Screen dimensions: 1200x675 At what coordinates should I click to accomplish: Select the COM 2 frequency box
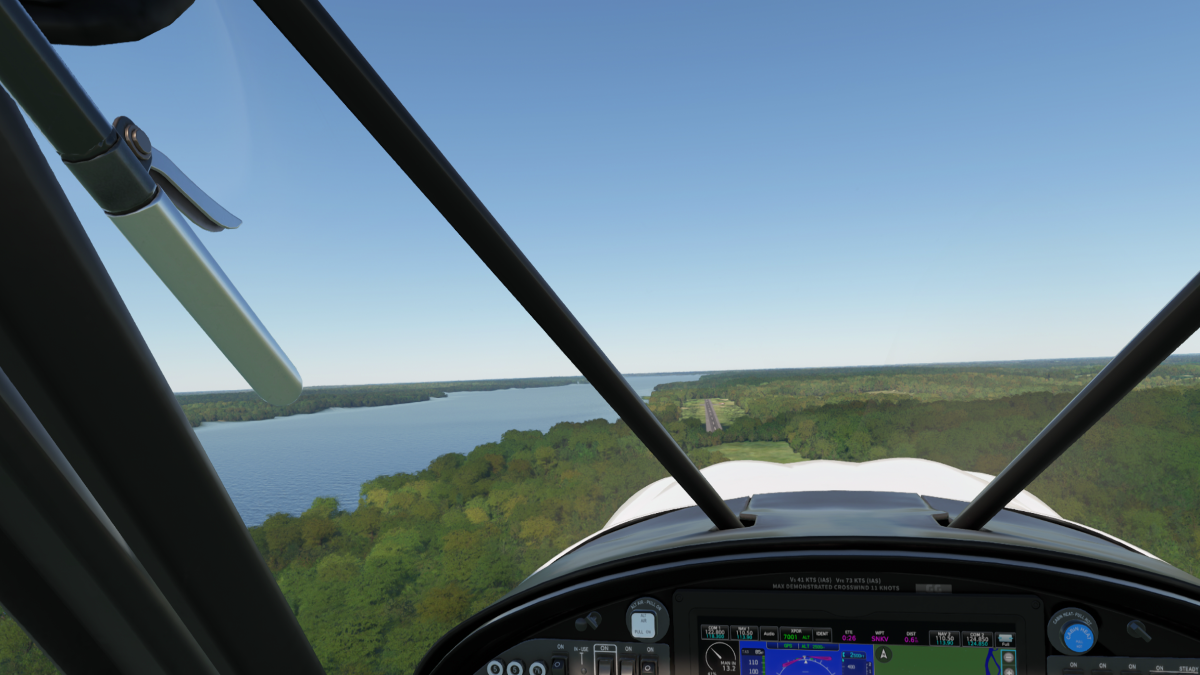click(x=976, y=637)
